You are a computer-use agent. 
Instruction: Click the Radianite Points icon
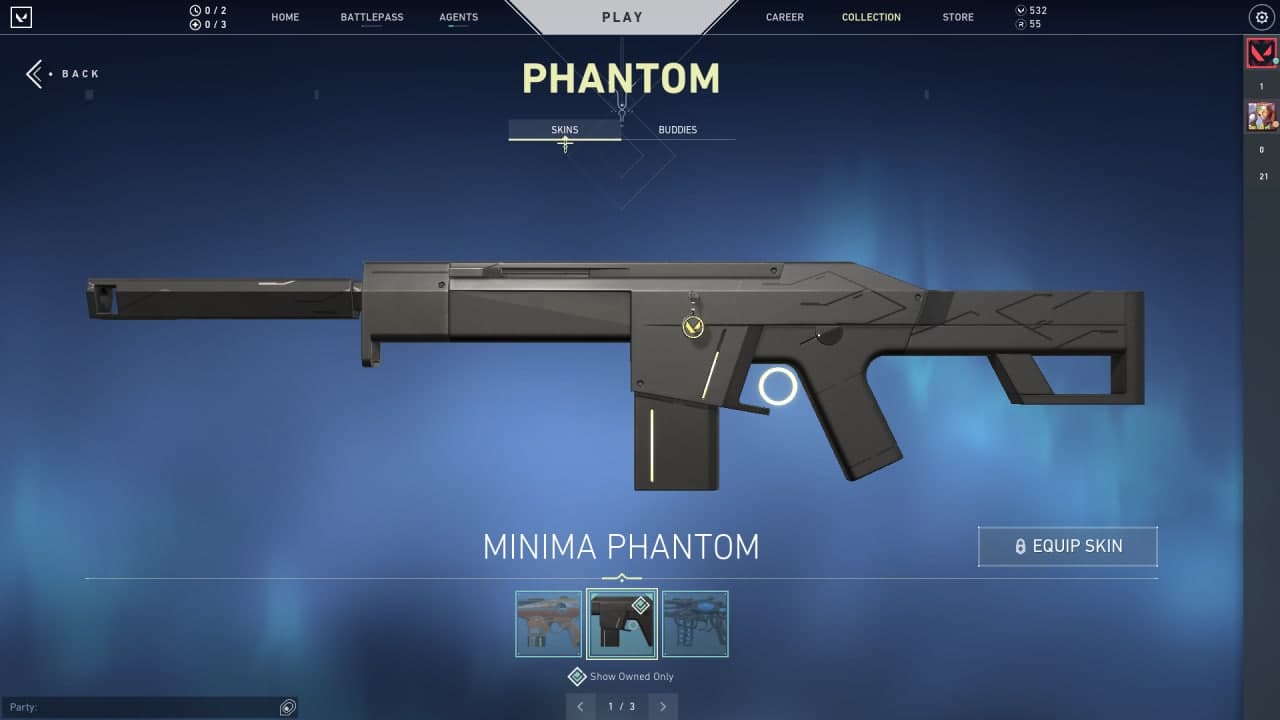coord(1019,24)
